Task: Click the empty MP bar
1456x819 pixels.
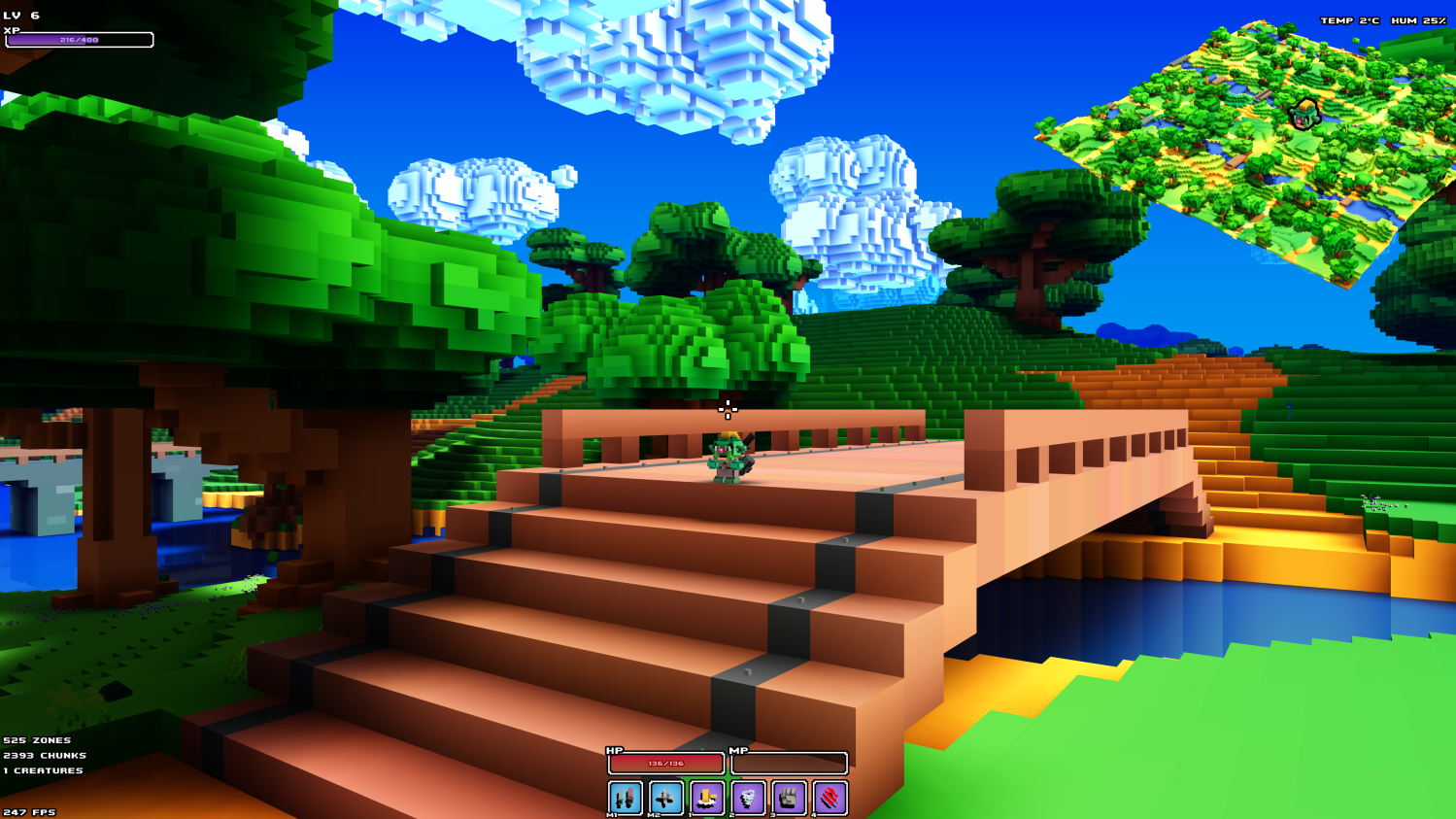Action: (x=789, y=764)
